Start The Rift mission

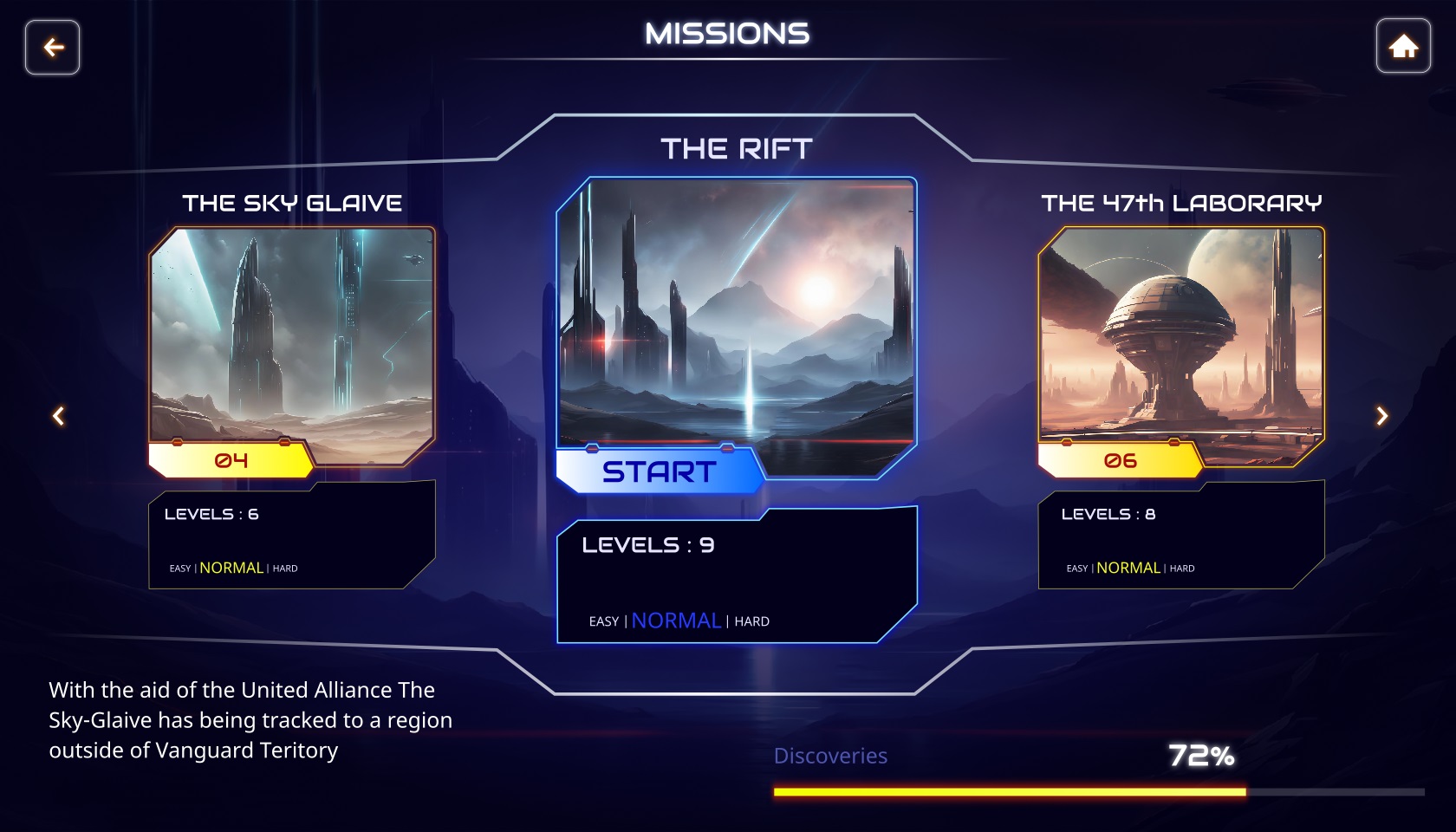coord(659,472)
